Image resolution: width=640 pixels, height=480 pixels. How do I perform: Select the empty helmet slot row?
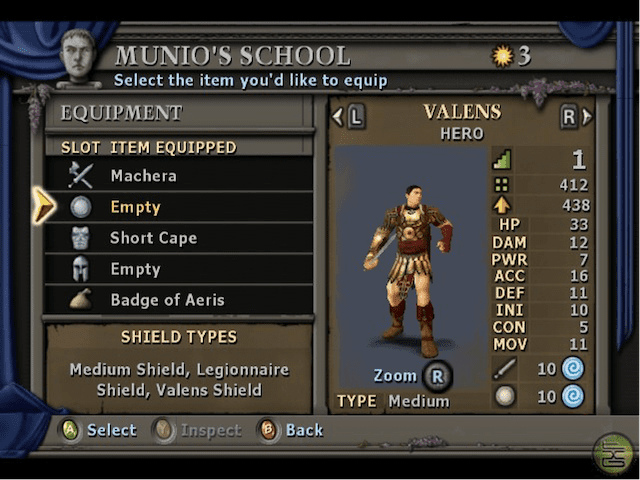[180, 269]
